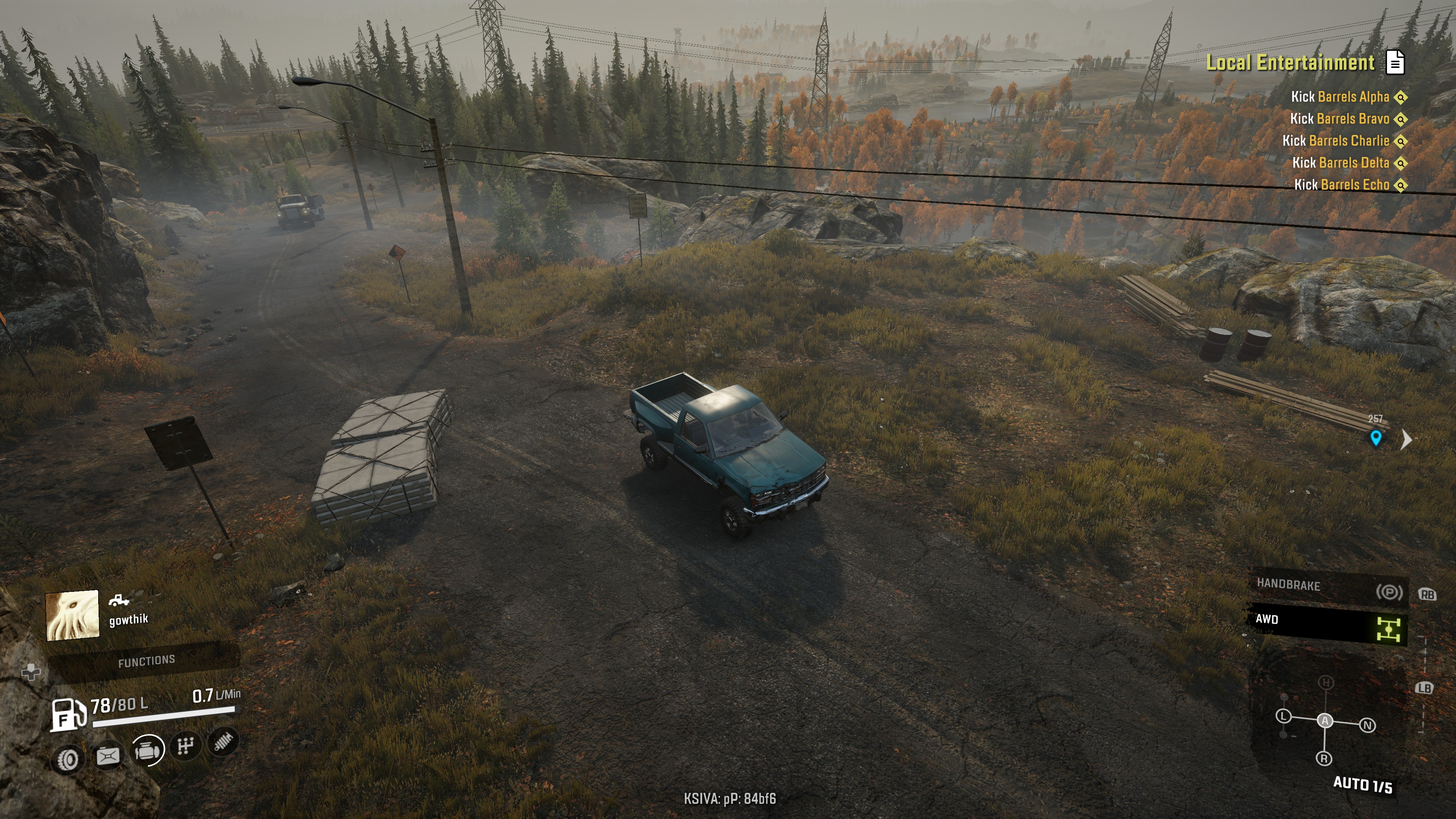Screen dimensions: 1456x819
Task: Click gowthik's player avatar
Action: click(72, 615)
